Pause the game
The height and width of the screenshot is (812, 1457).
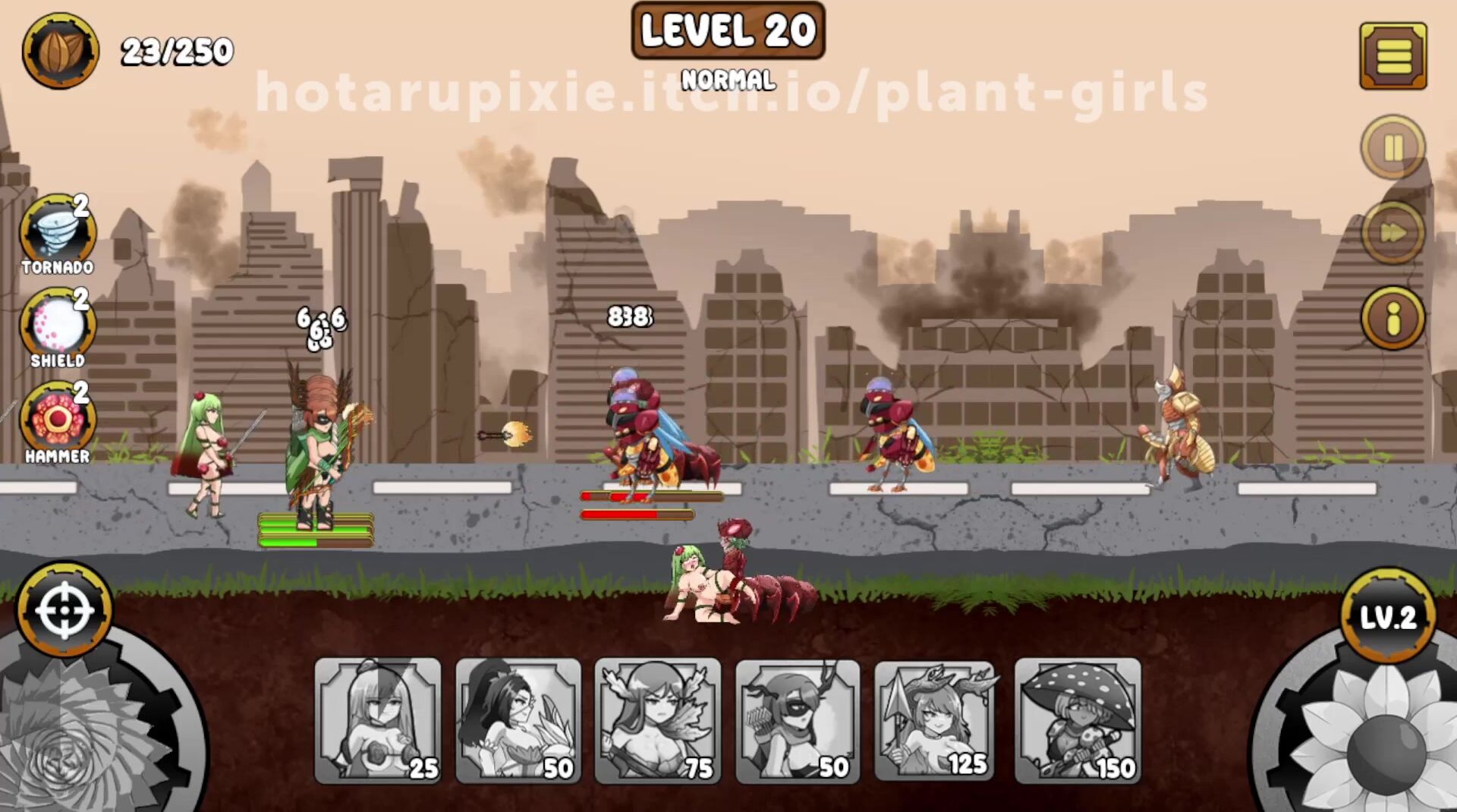1392,147
